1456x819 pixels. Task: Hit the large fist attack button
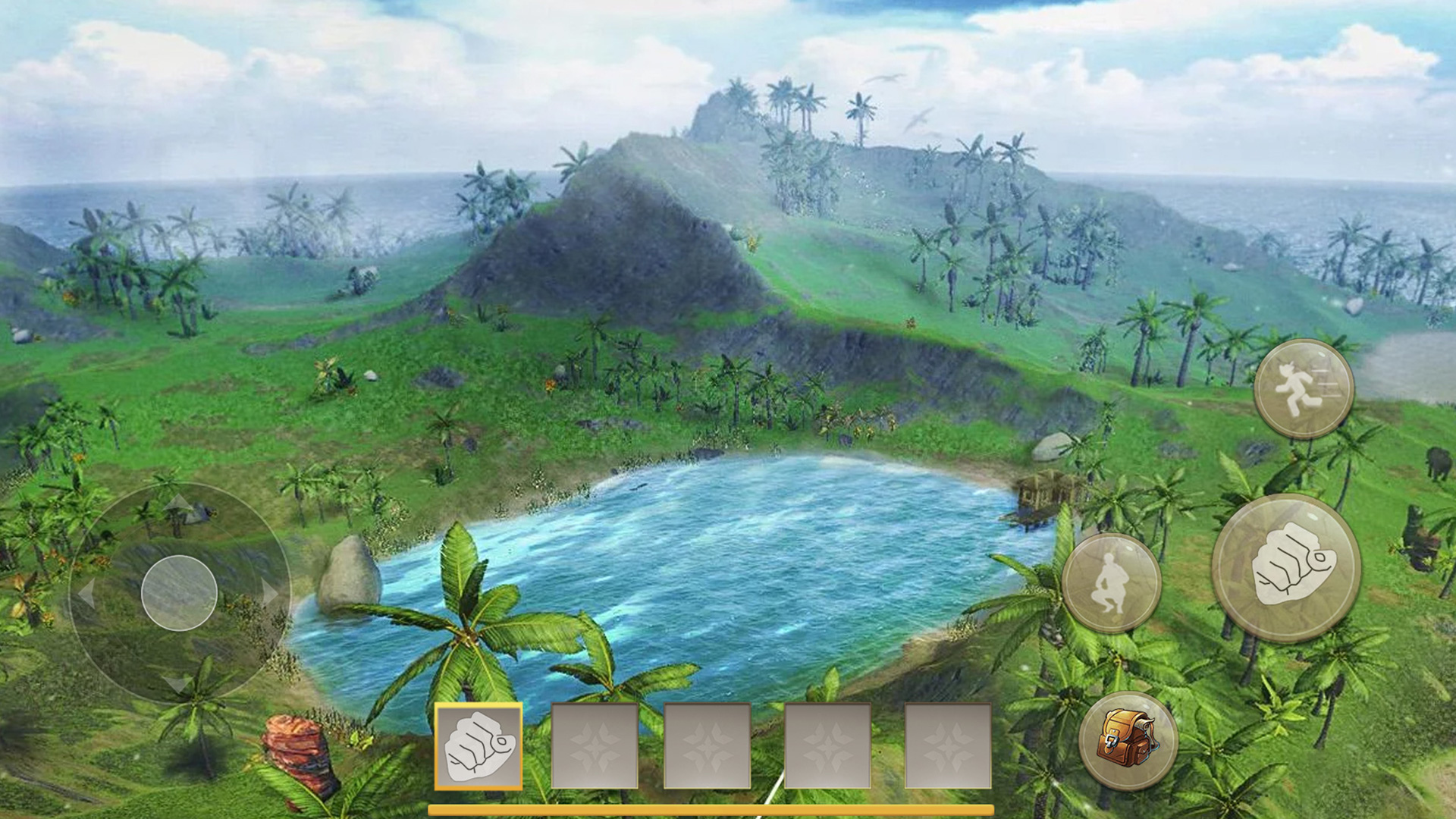1286,569
